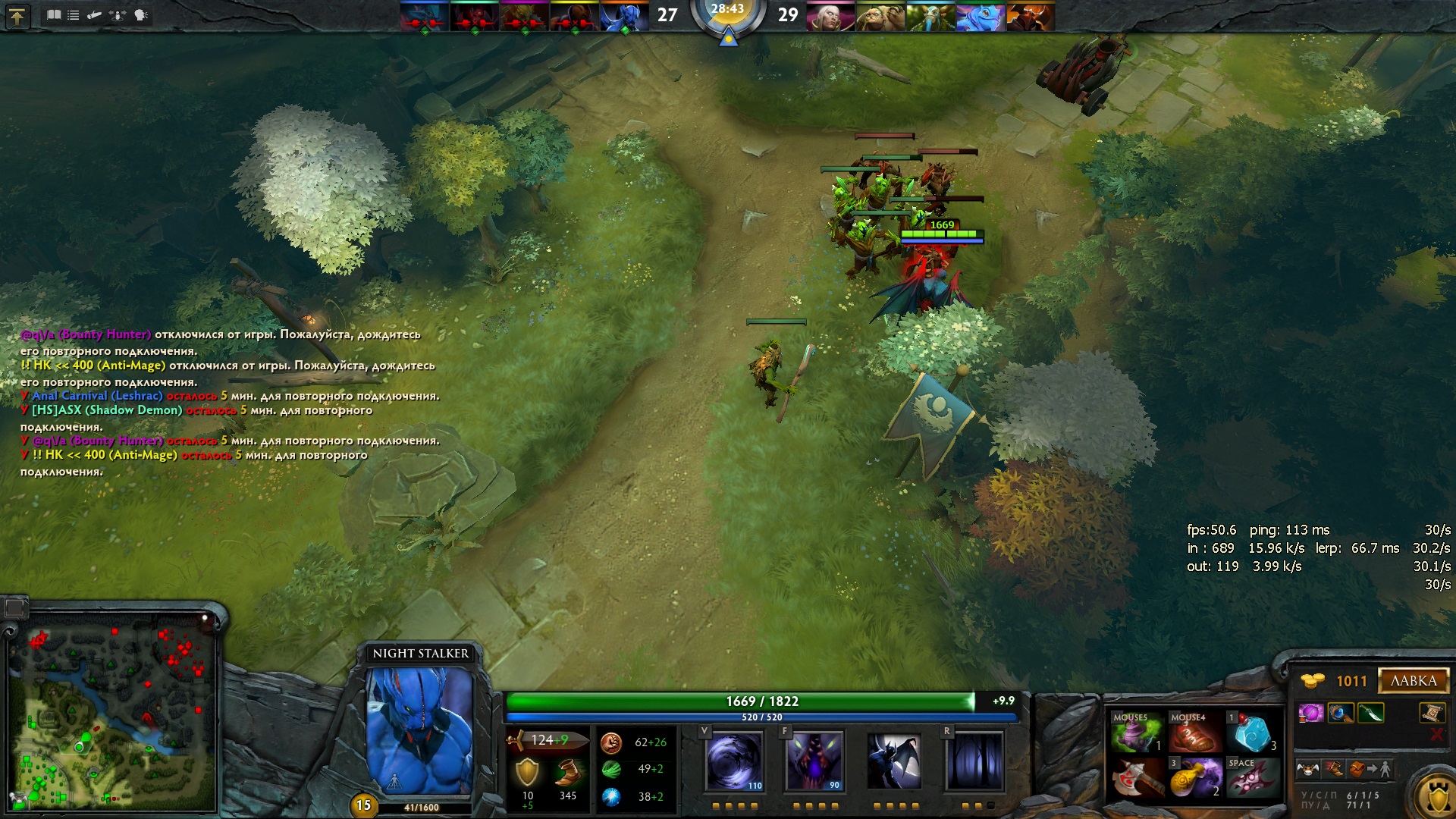Activate the Void ability icon
The image size is (1456, 819).
tap(734, 761)
